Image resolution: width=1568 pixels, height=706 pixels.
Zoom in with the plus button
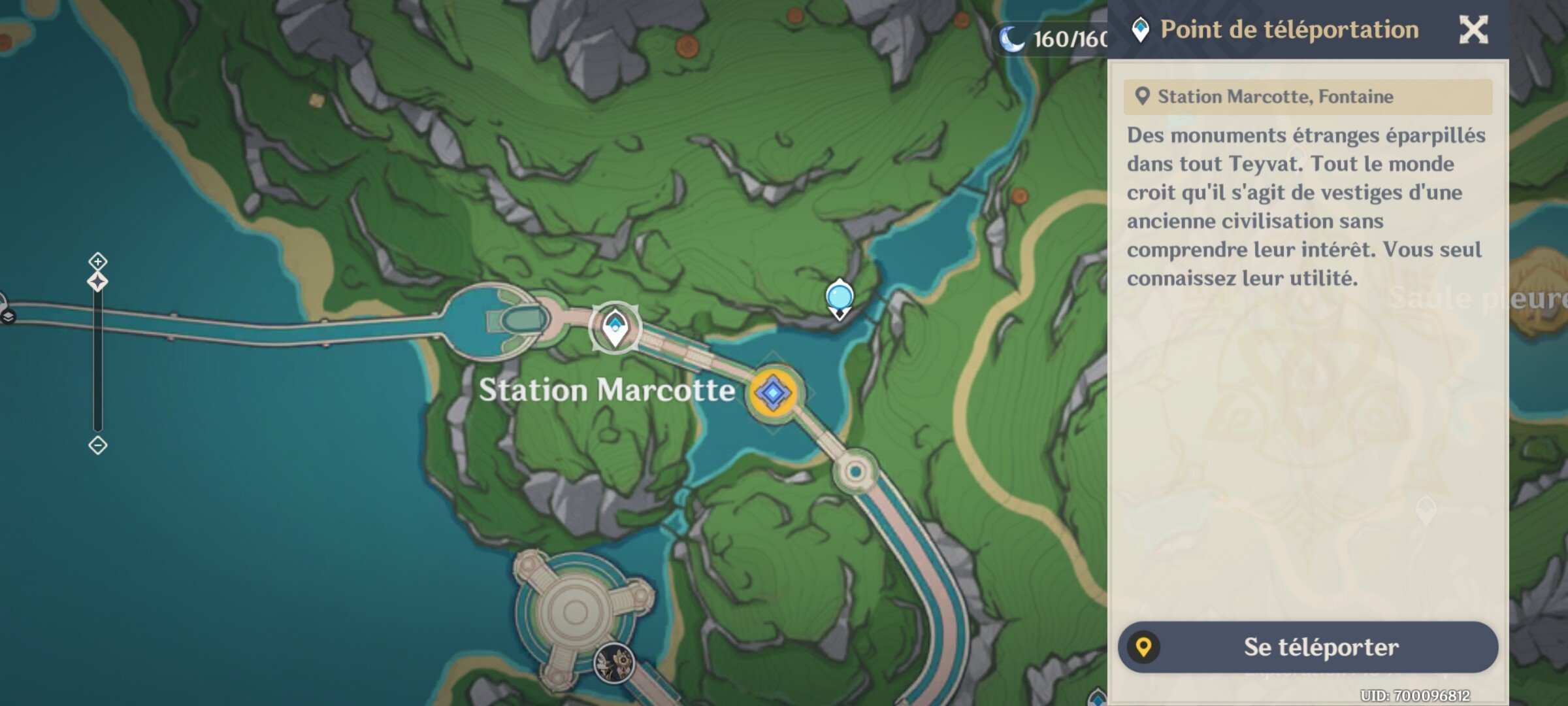(x=97, y=261)
